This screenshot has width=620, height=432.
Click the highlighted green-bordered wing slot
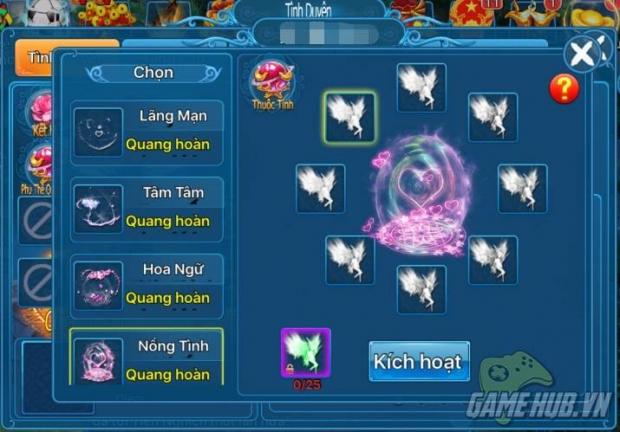click(350, 117)
